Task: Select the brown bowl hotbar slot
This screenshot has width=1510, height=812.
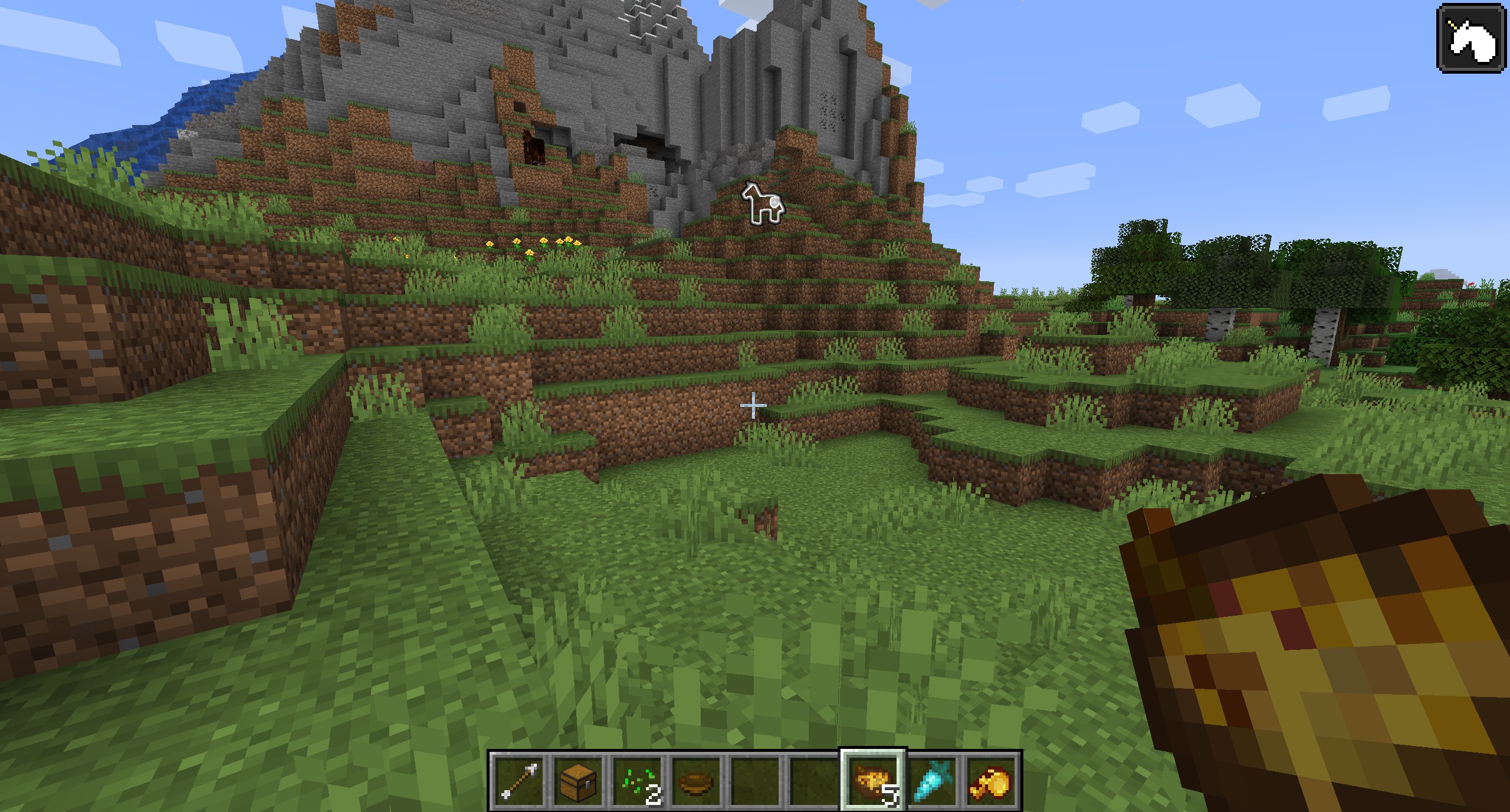Action: 696,781
